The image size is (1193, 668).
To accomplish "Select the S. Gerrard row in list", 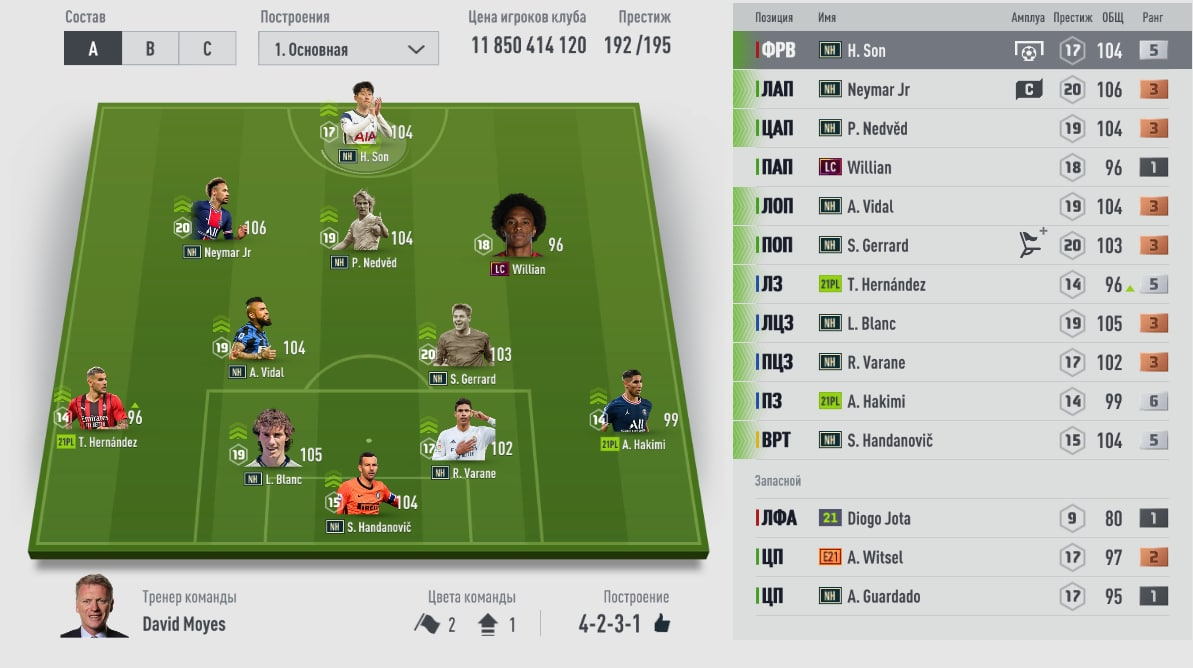I will click(962, 245).
